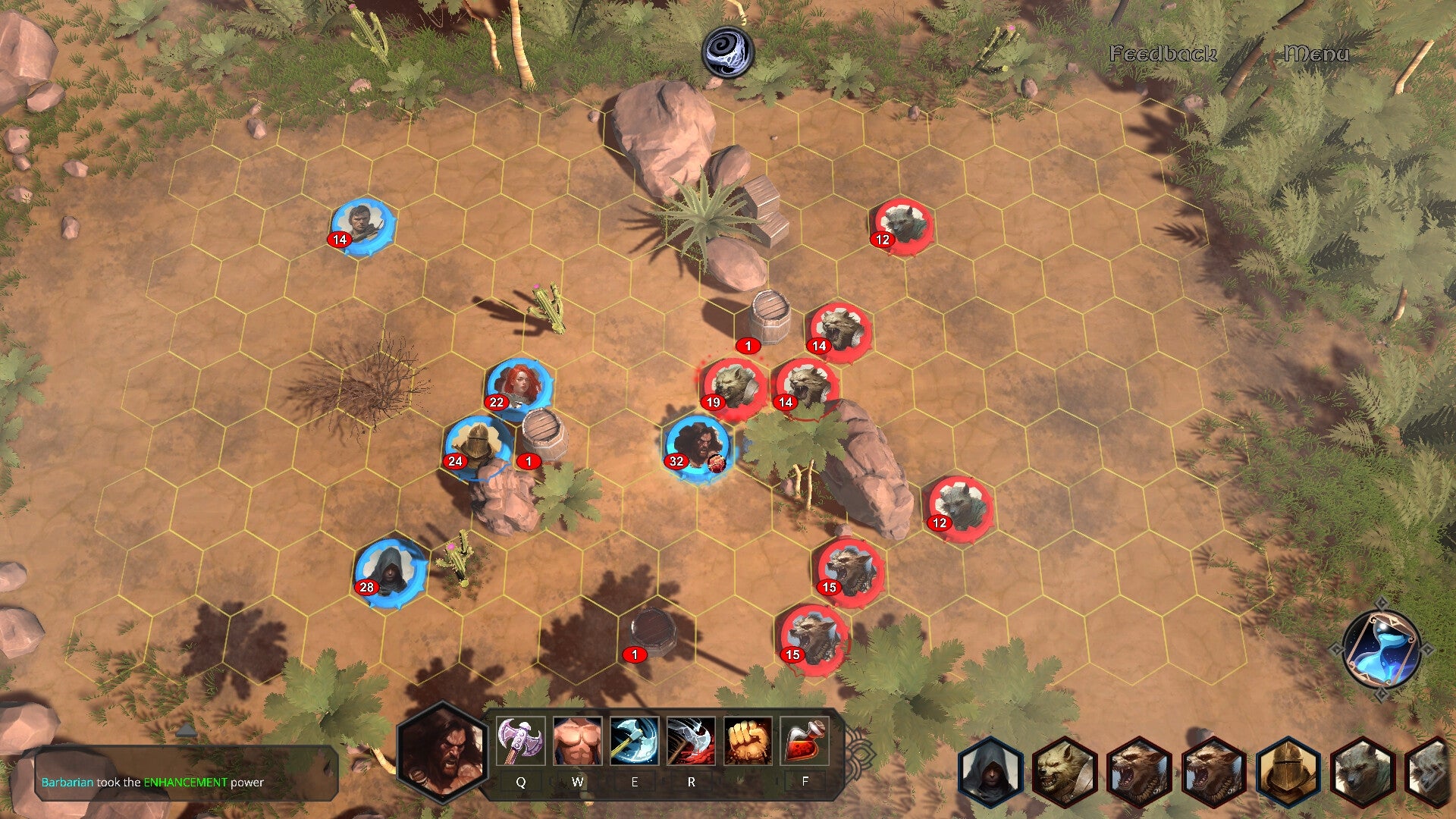Click the barrel marked 1 near the wolves
The width and height of the screenshot is (1456, 819).
point(768,318)
